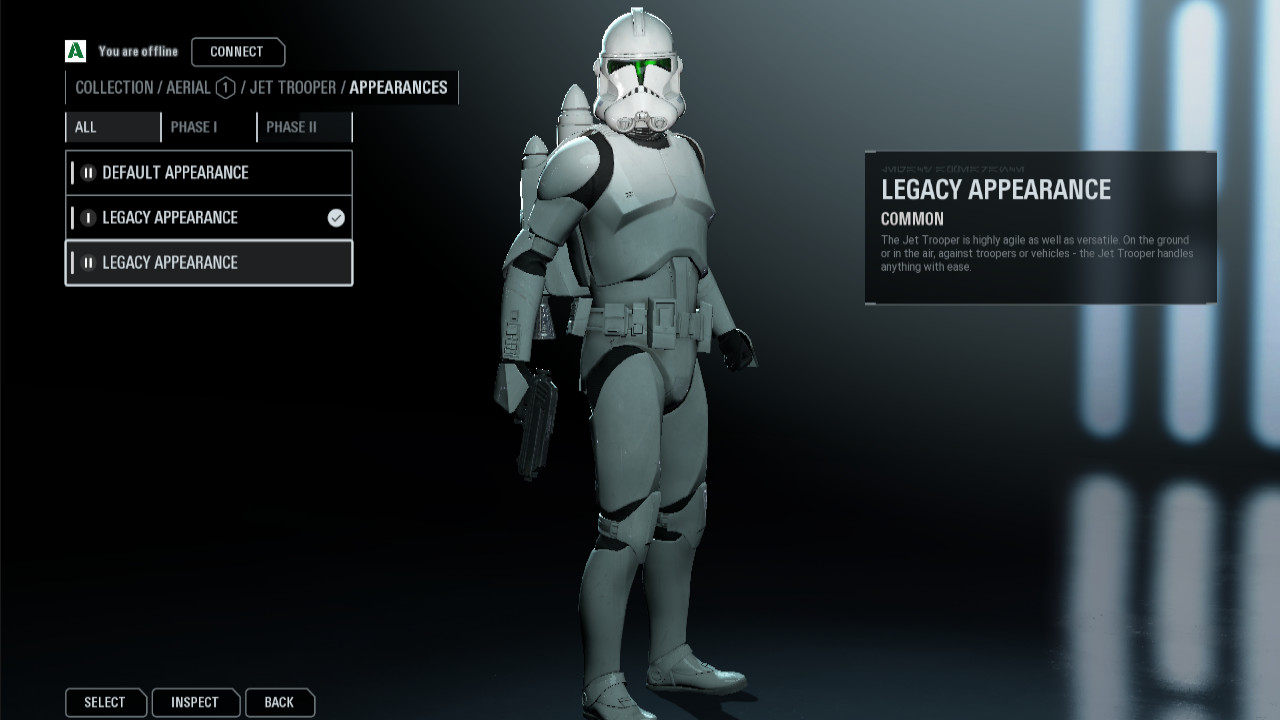Click the equipped checkmark on Legacy Appearance

click(334, 217)
